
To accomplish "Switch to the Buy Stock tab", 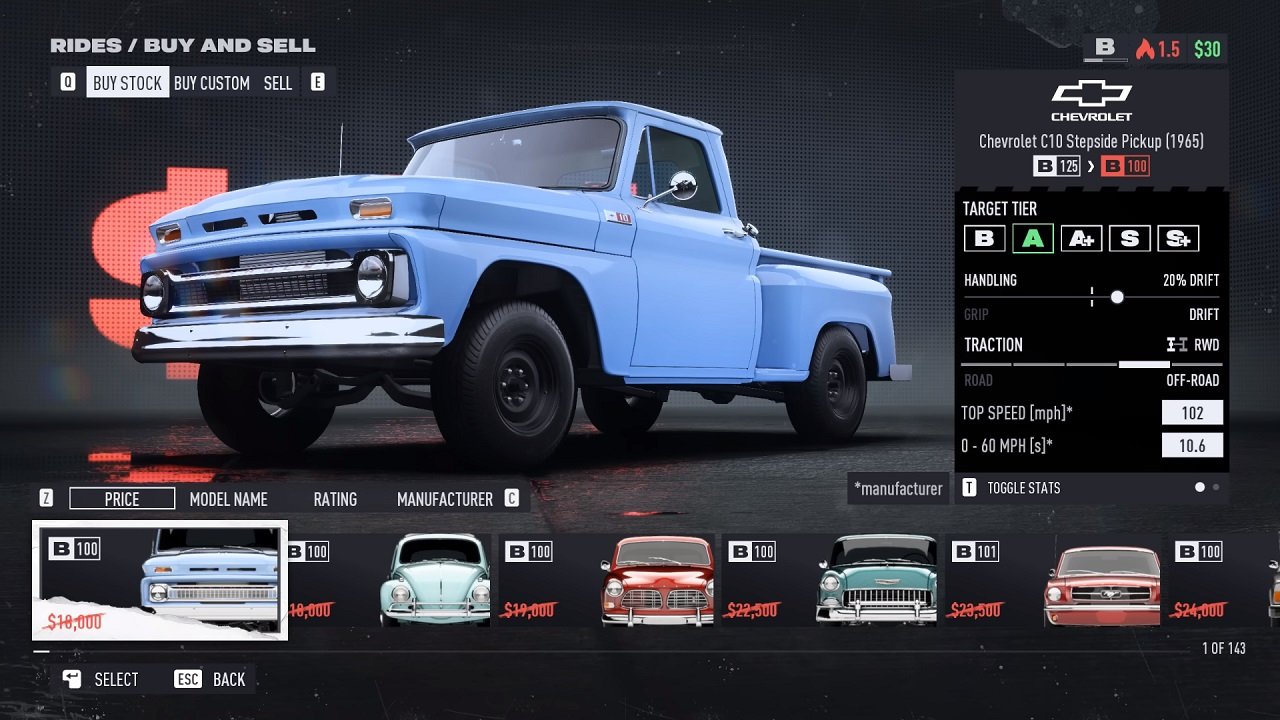I will click(x=127, y=83).
